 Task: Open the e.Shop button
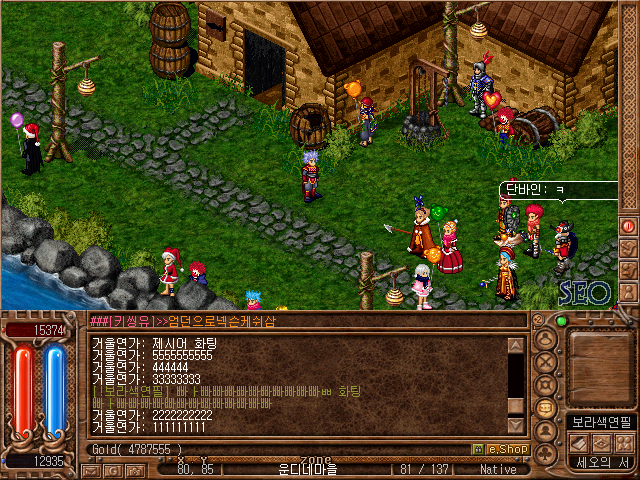[499, 450]
